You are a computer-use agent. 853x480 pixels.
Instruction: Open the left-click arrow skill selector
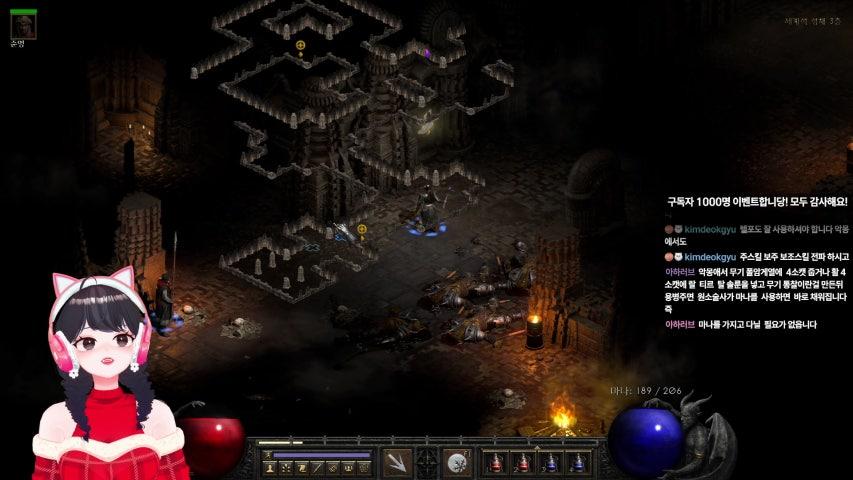tap(397, 463)
